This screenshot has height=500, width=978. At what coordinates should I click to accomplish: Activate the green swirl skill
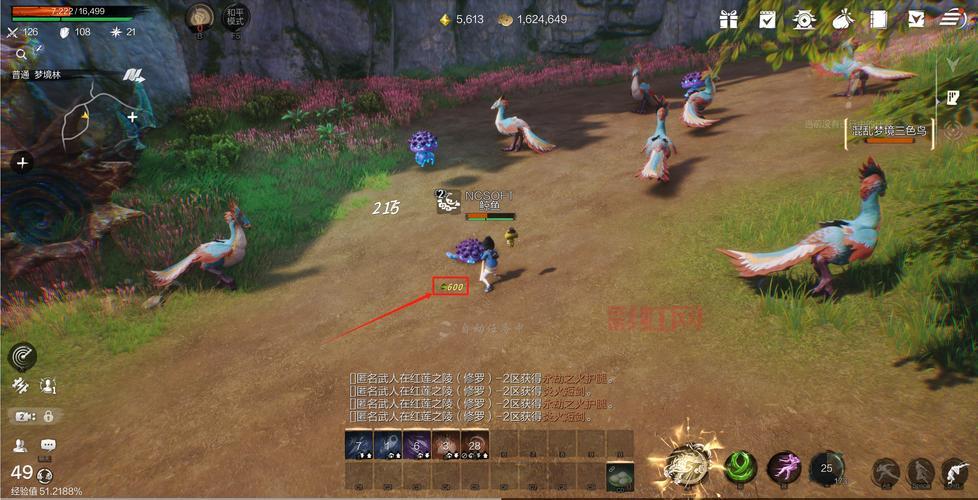tap(741, 467)
